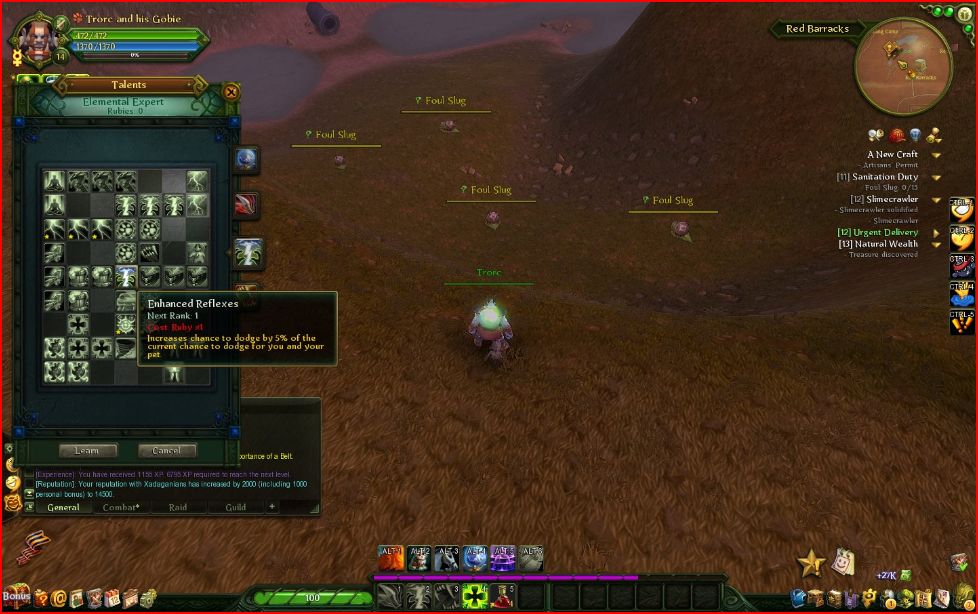
Task: Select the lightning talent tree side icon
Action: [x=247, y=253]
